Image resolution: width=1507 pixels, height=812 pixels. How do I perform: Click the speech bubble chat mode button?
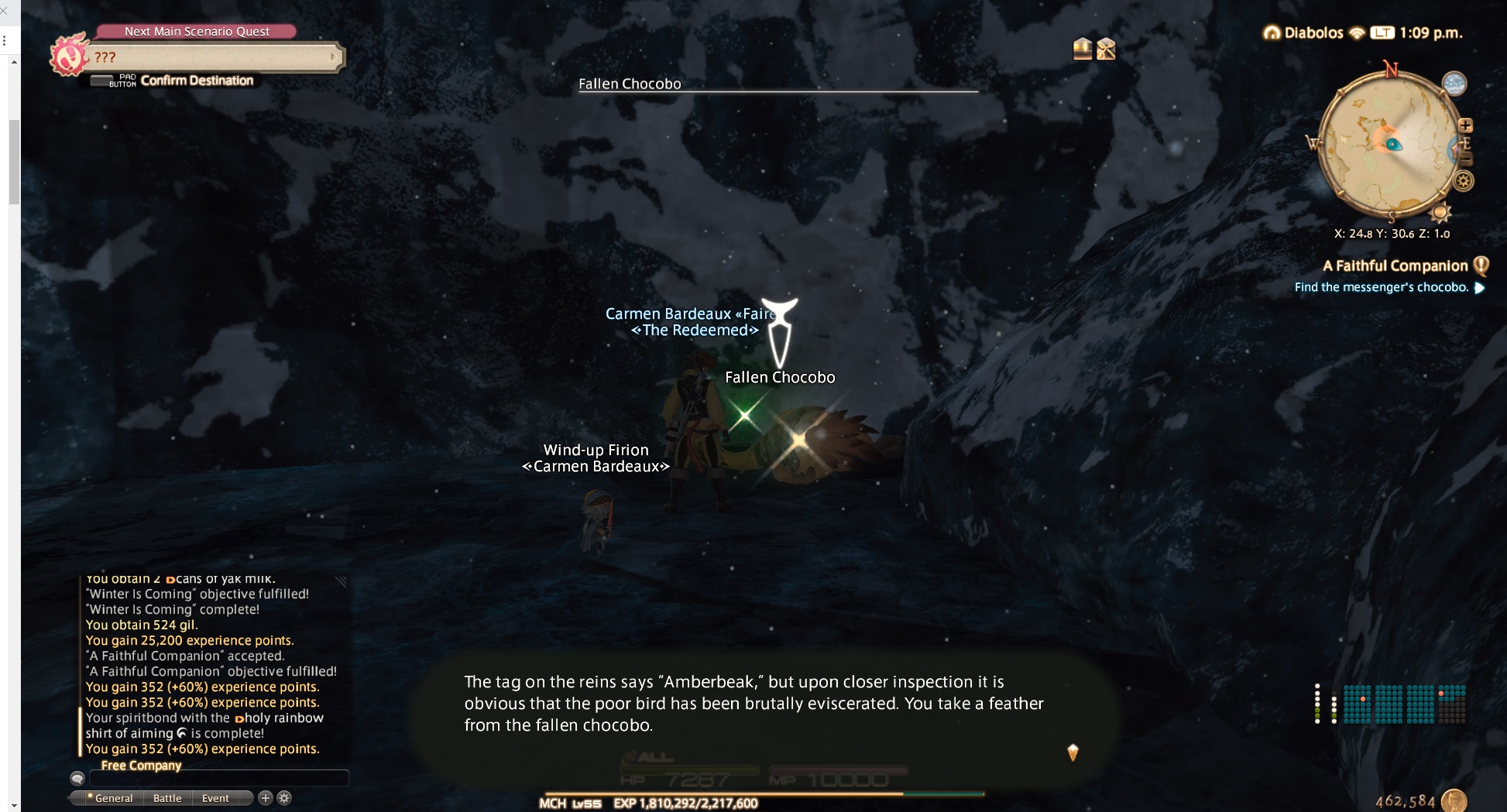click(x=77, y=778)
